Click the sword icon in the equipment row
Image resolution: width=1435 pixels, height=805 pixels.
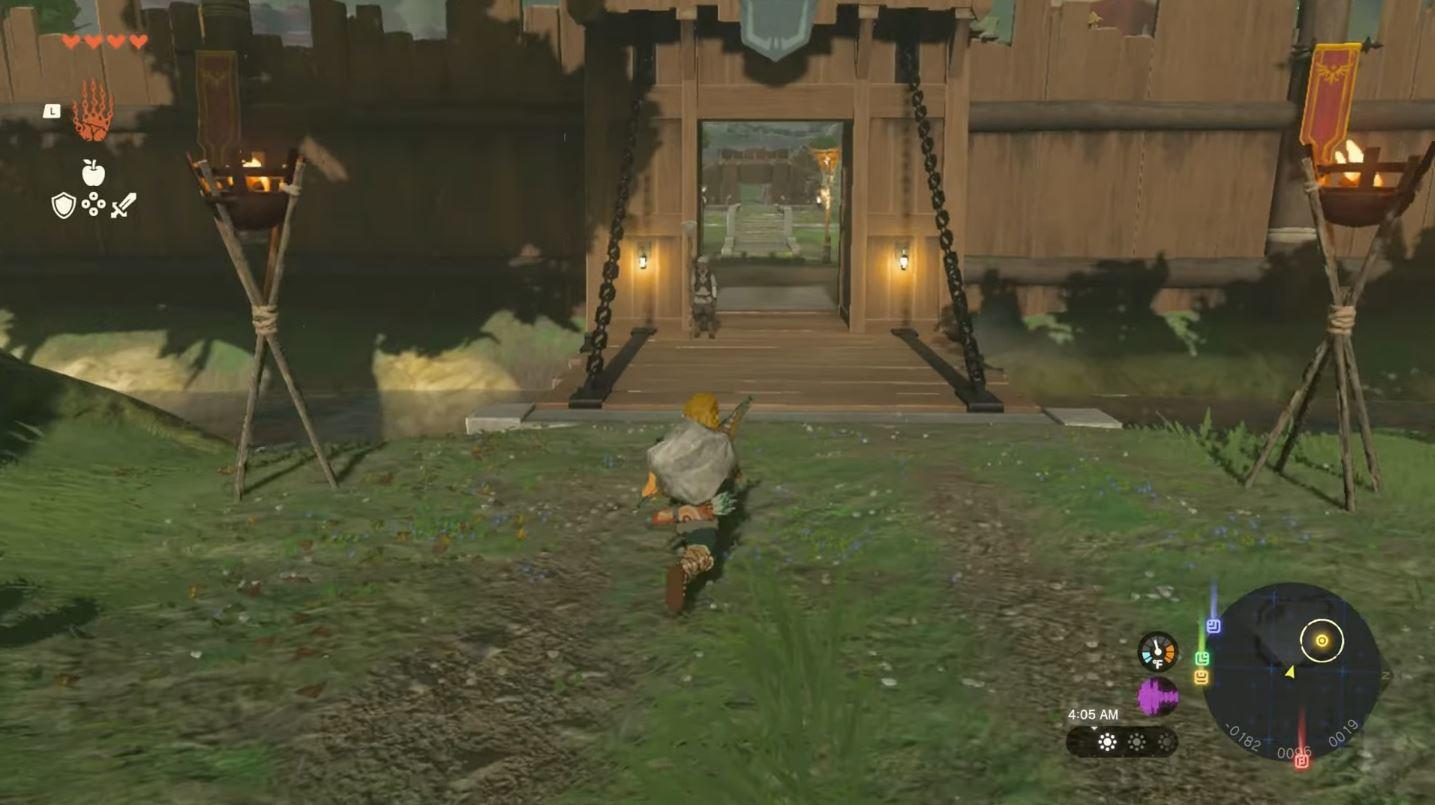pos(123,206)
